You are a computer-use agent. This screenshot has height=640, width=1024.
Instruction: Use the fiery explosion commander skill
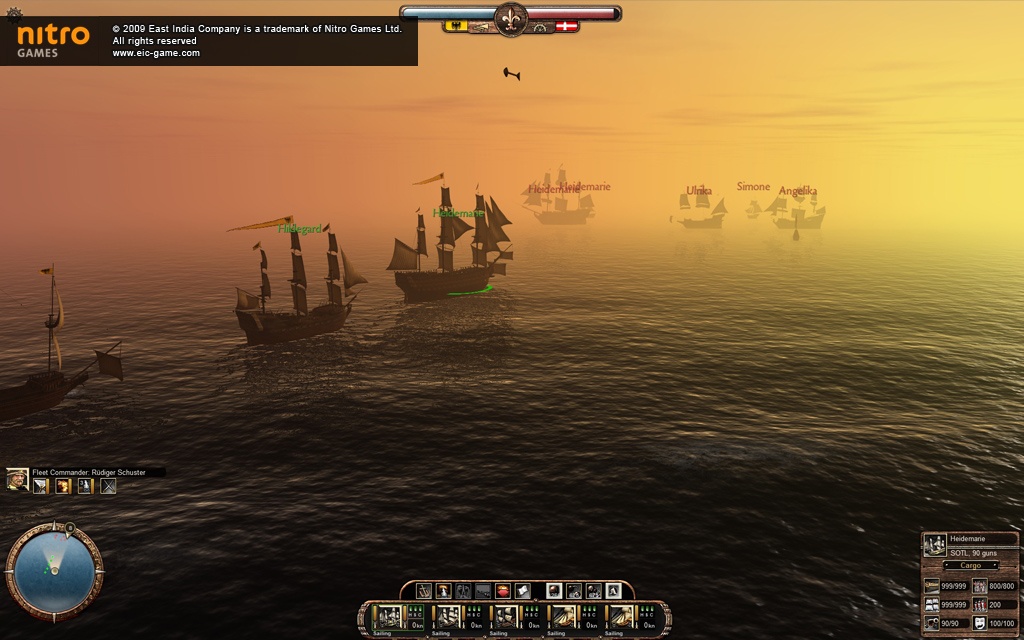(x=63, y=486)
